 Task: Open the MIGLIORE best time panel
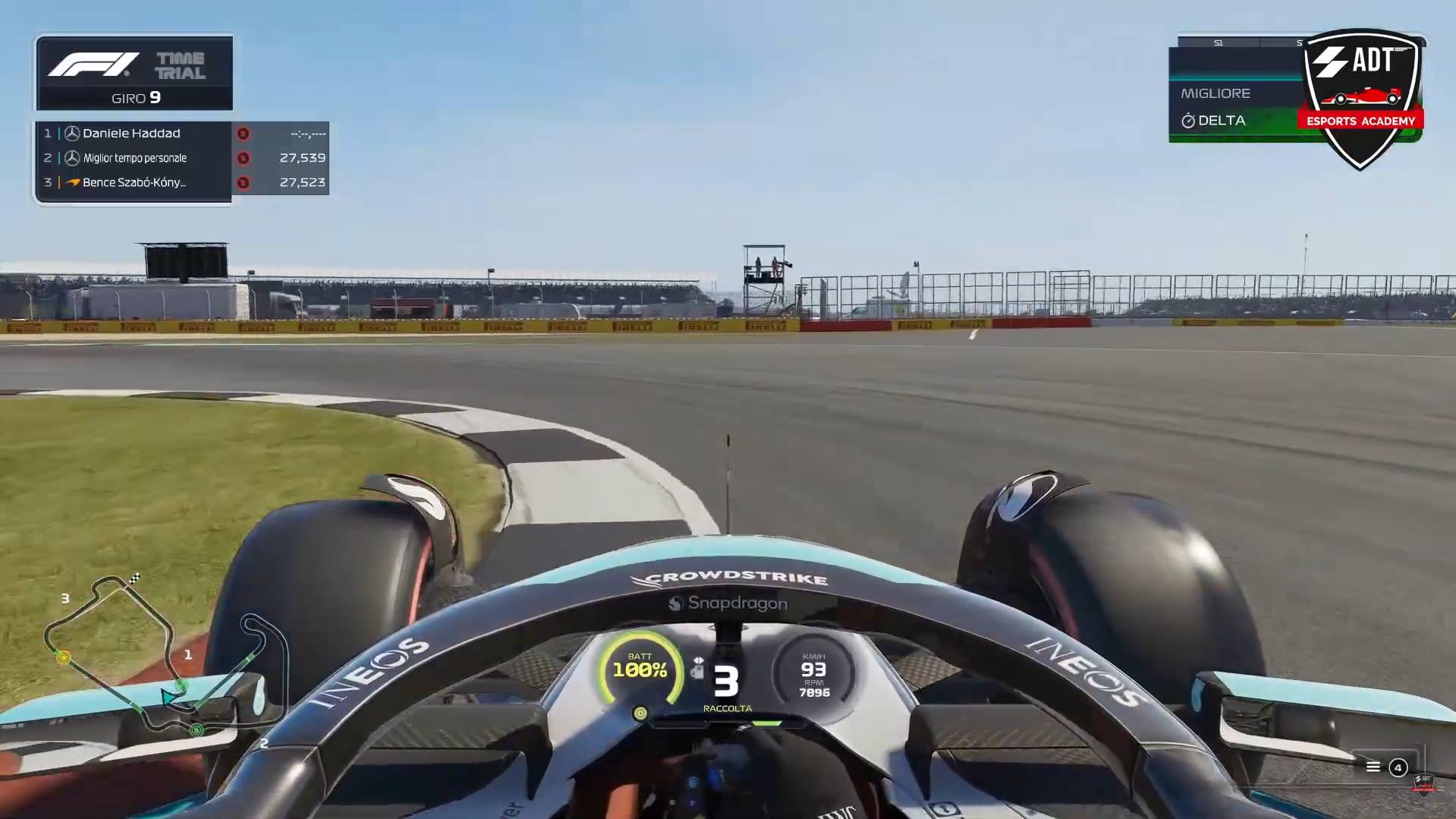pyautogui.click(x=1215, y=93)
